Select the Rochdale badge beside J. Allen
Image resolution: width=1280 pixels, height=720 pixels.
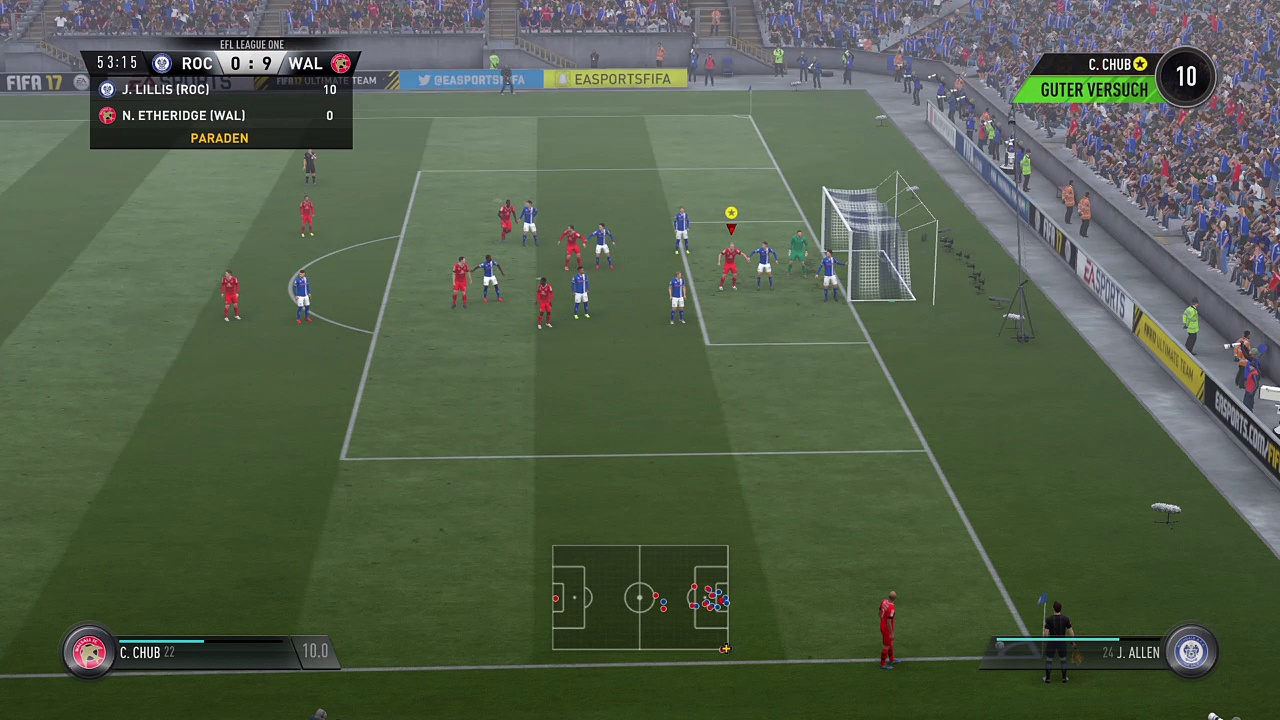click(x=1190, y=652)
